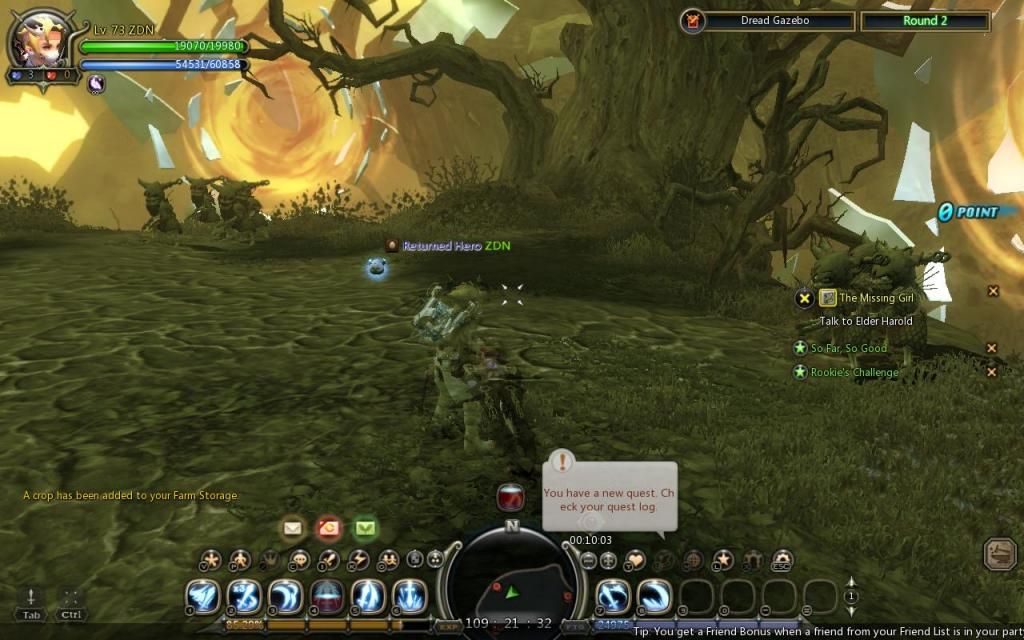Image resolution: width=1024 pixels, height=640 pixels.
Task: Open the heart-shaped menu icon
Action: [635, 560]
